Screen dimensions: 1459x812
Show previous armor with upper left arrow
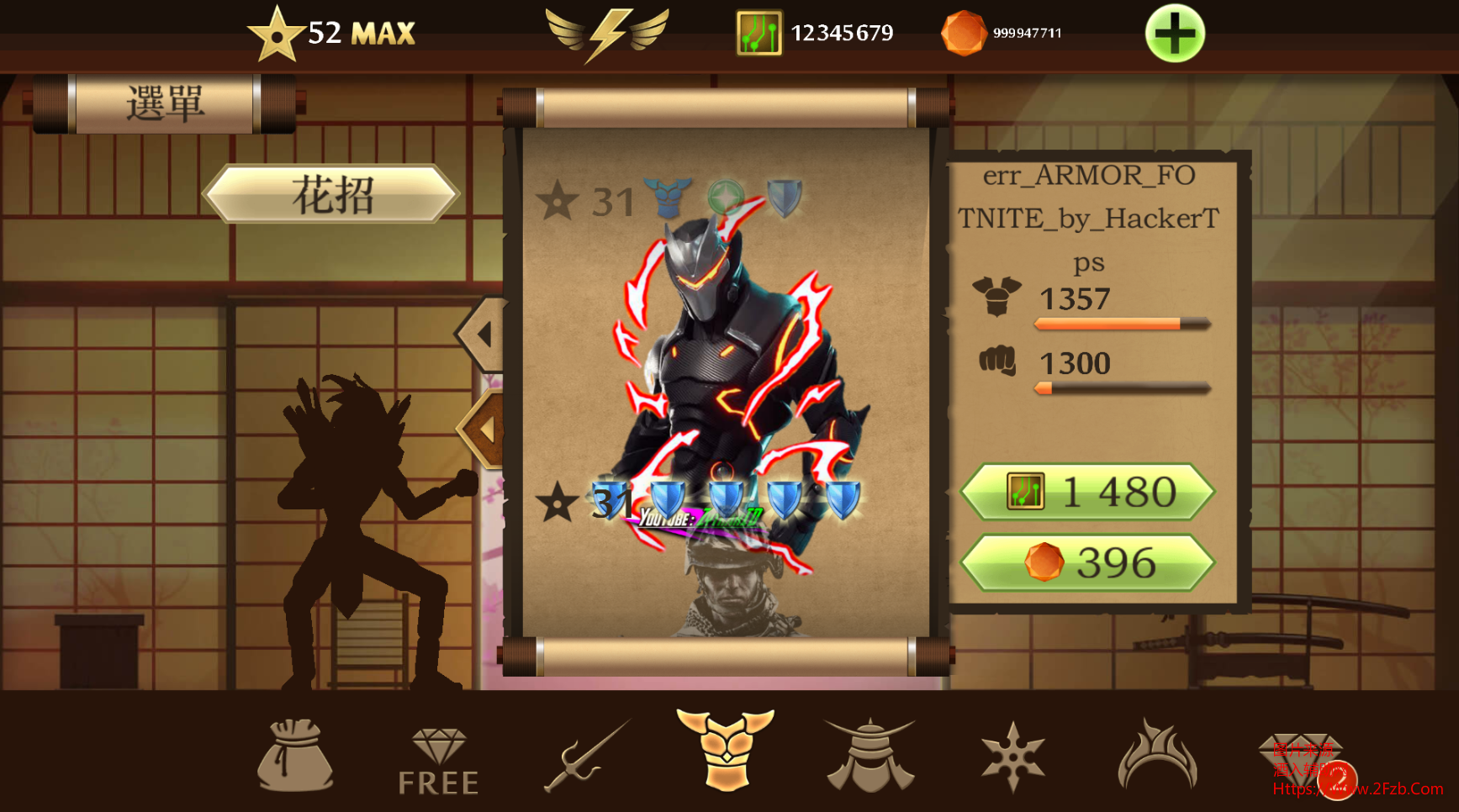(x=483, y=335)
